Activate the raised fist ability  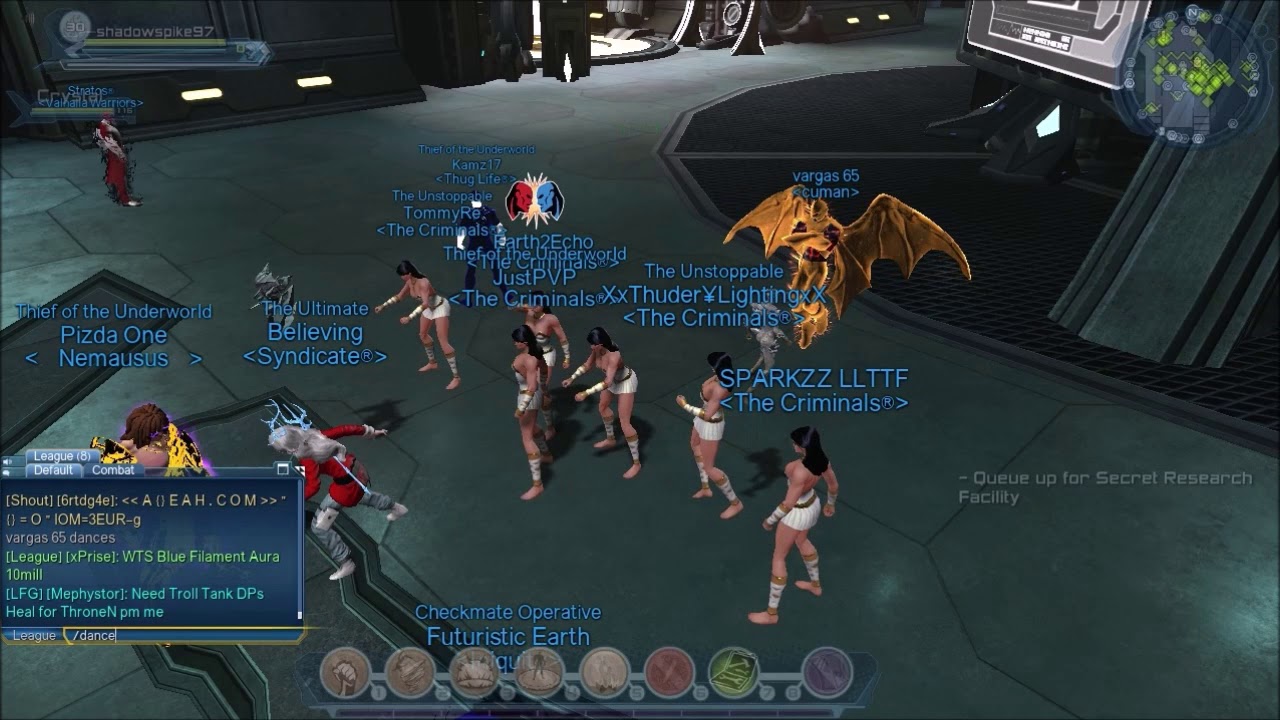coord(345,672)
